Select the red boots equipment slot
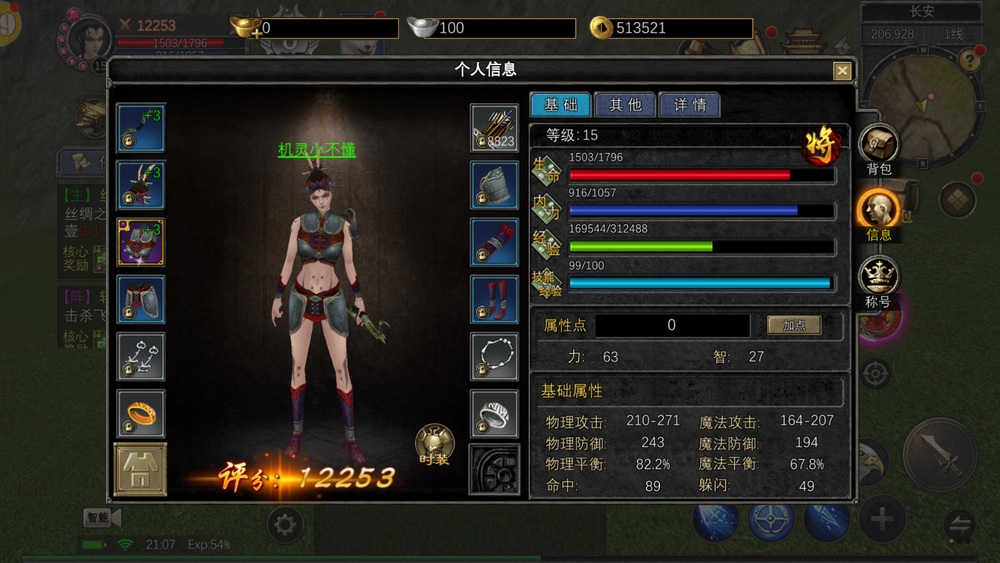Screen dimensions: 1000x563 point(495,299)
